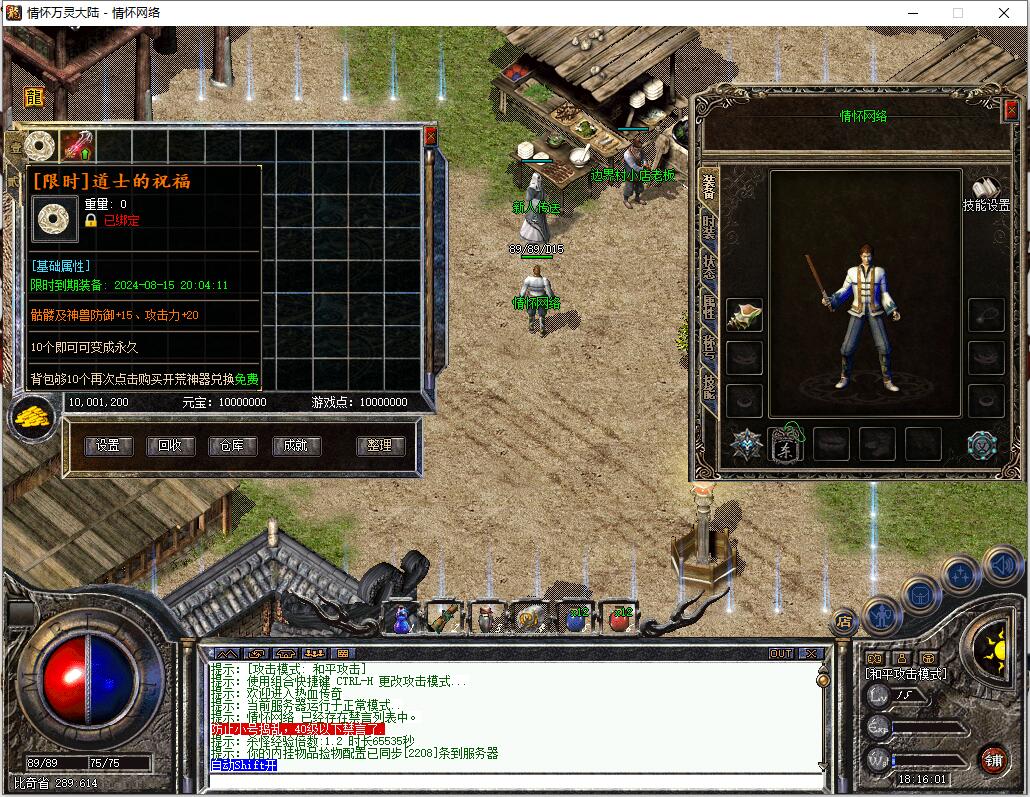Open 技能设置 skill settings book icon

point(986,190)
